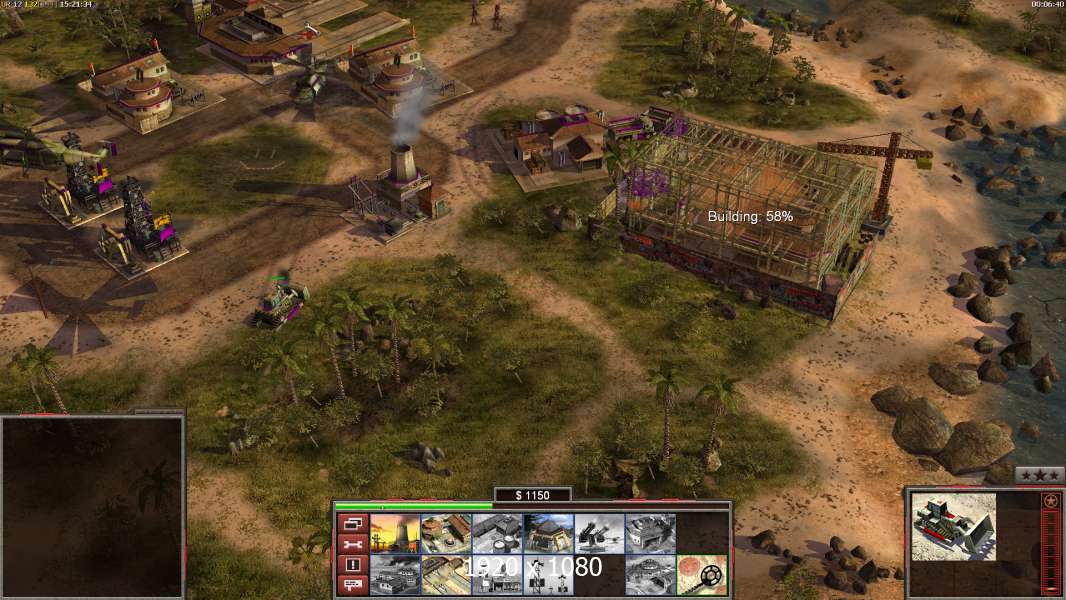Choose the War Factory build icon
Screen dimensions: 1066x600
(x=650, y=534)
